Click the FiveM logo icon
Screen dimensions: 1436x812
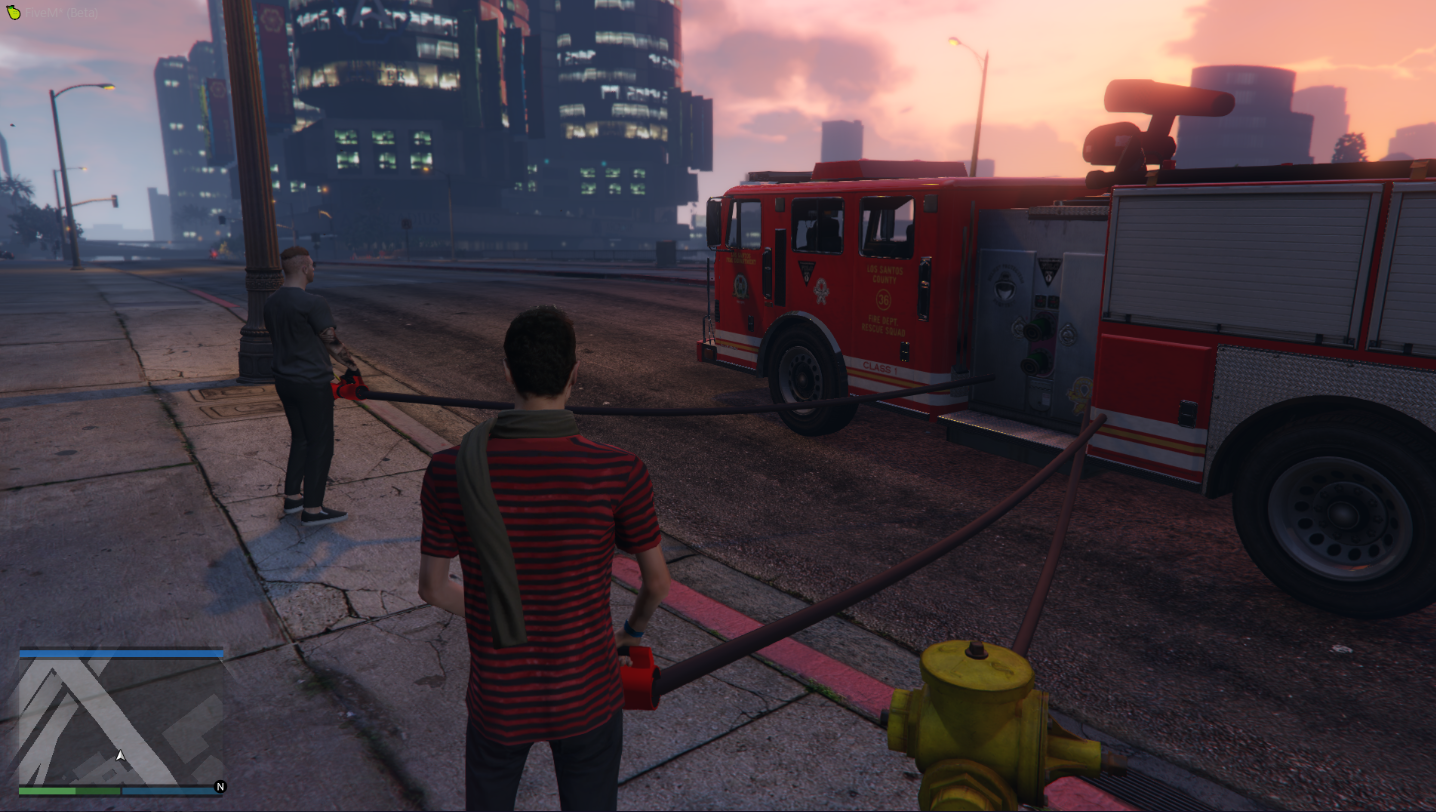12,14
